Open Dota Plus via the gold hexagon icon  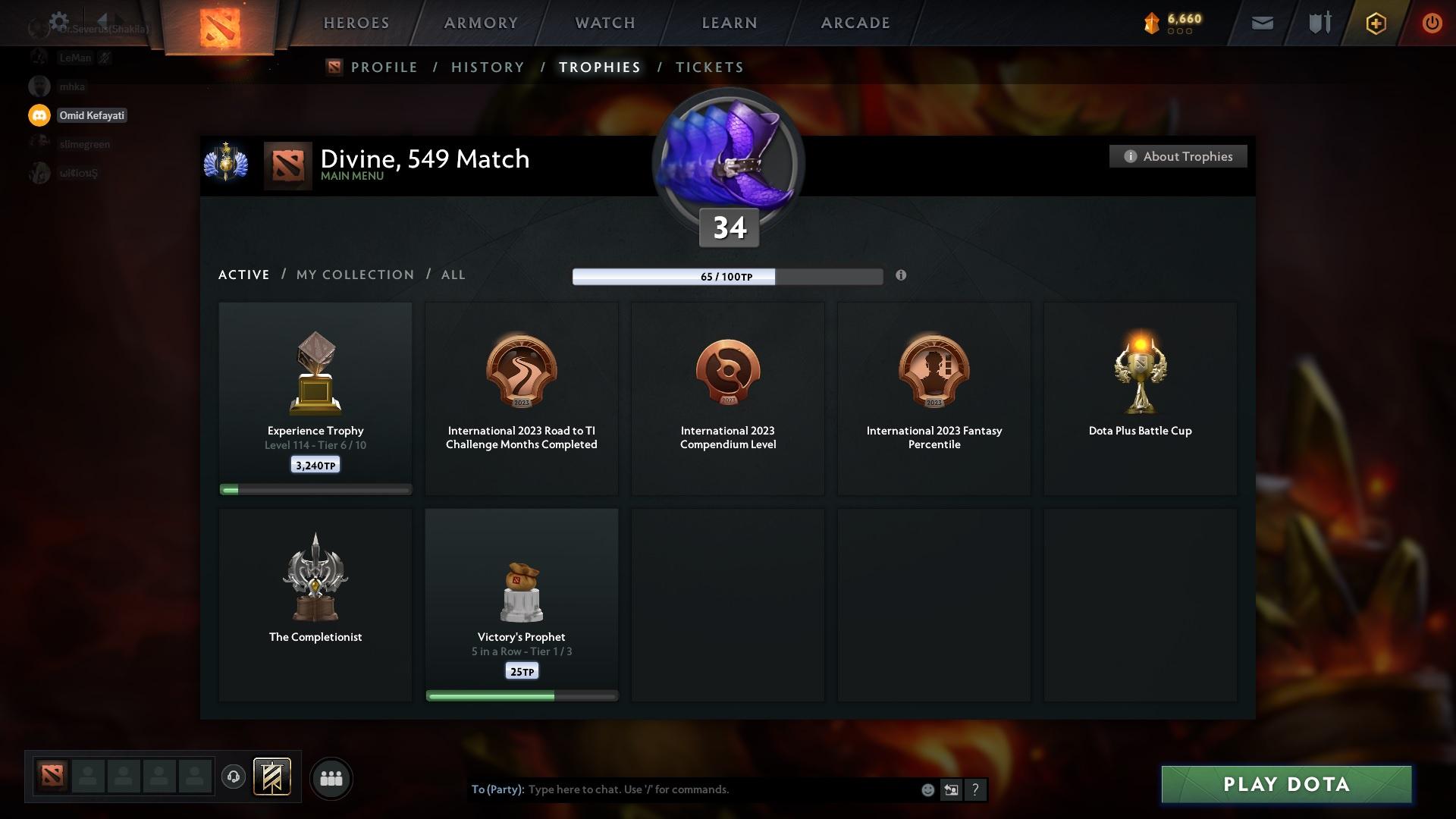[1375, 23]
